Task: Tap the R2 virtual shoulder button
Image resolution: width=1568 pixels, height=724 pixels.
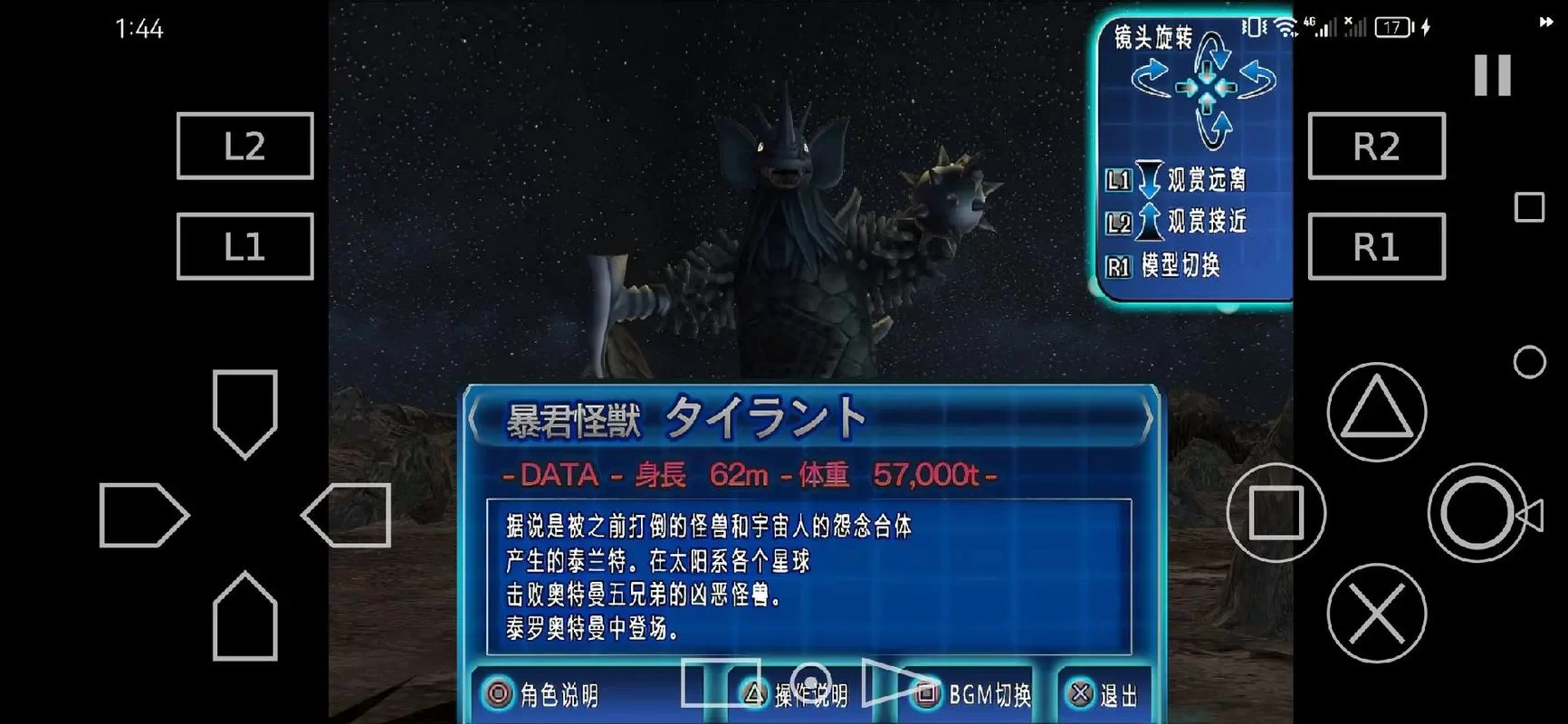Action: point(1376,146)
